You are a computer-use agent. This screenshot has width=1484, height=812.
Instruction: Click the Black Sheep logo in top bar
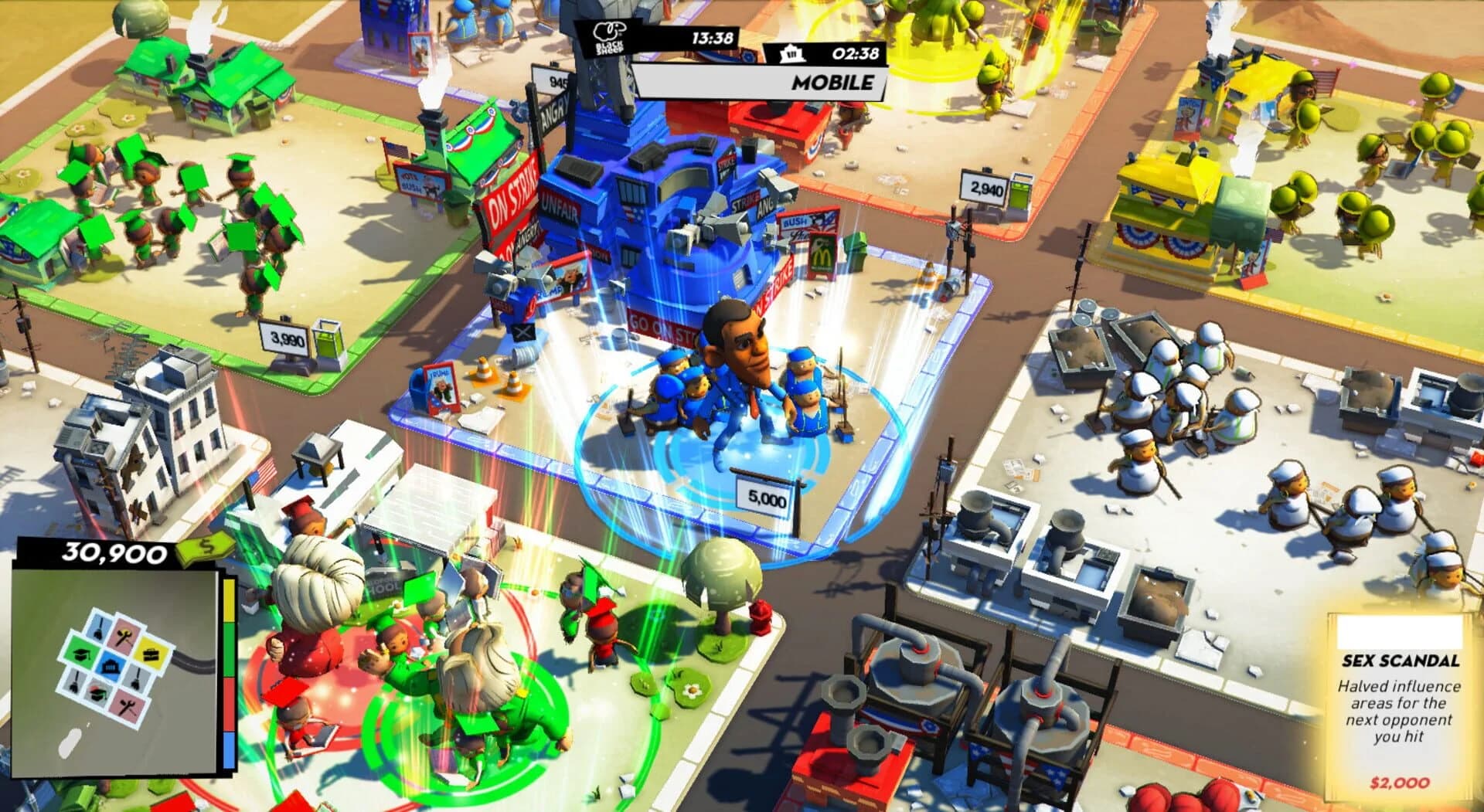(x=608, y=35)
